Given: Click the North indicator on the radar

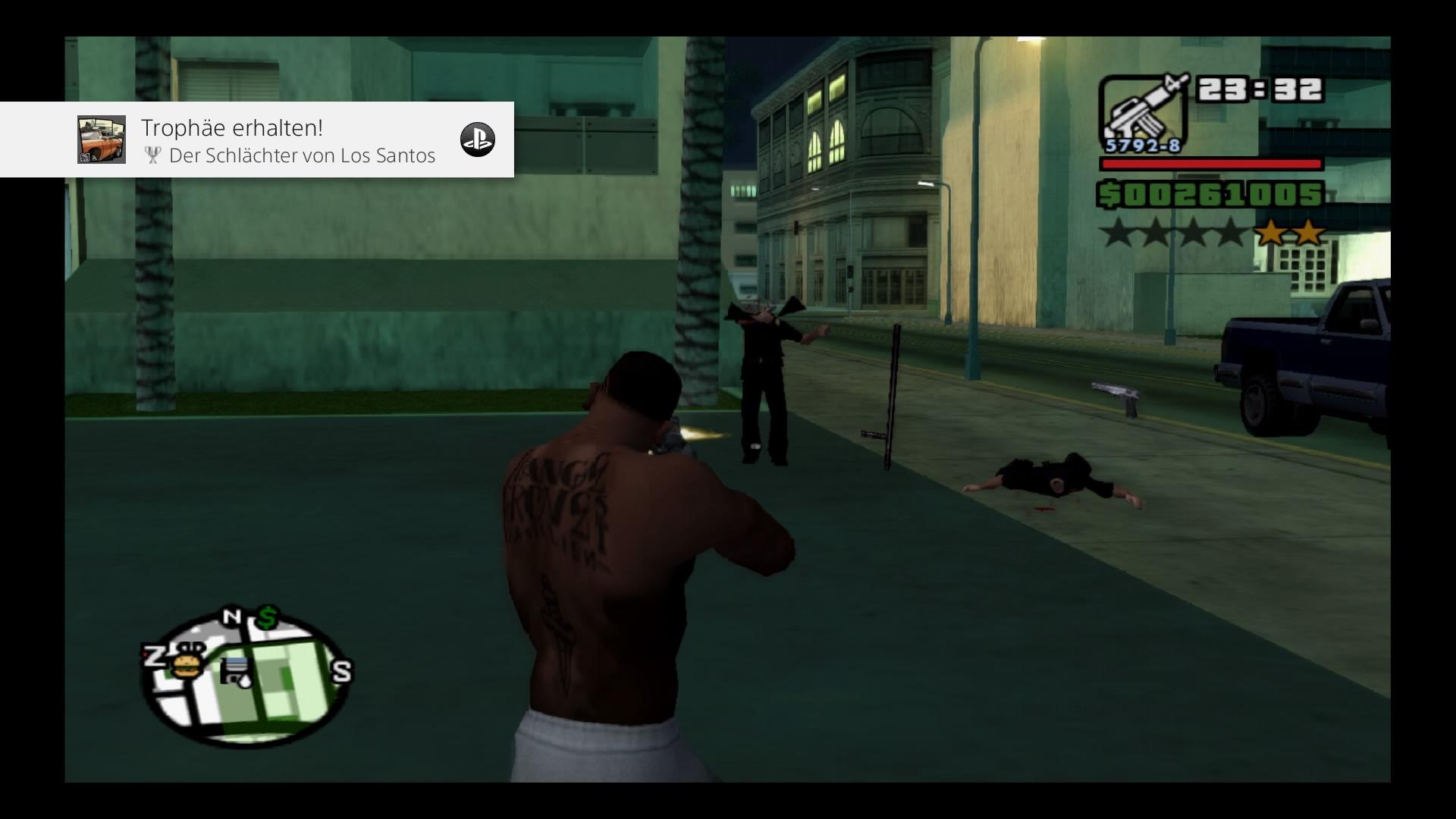Looking at the screenshot, I should (232, 617).
